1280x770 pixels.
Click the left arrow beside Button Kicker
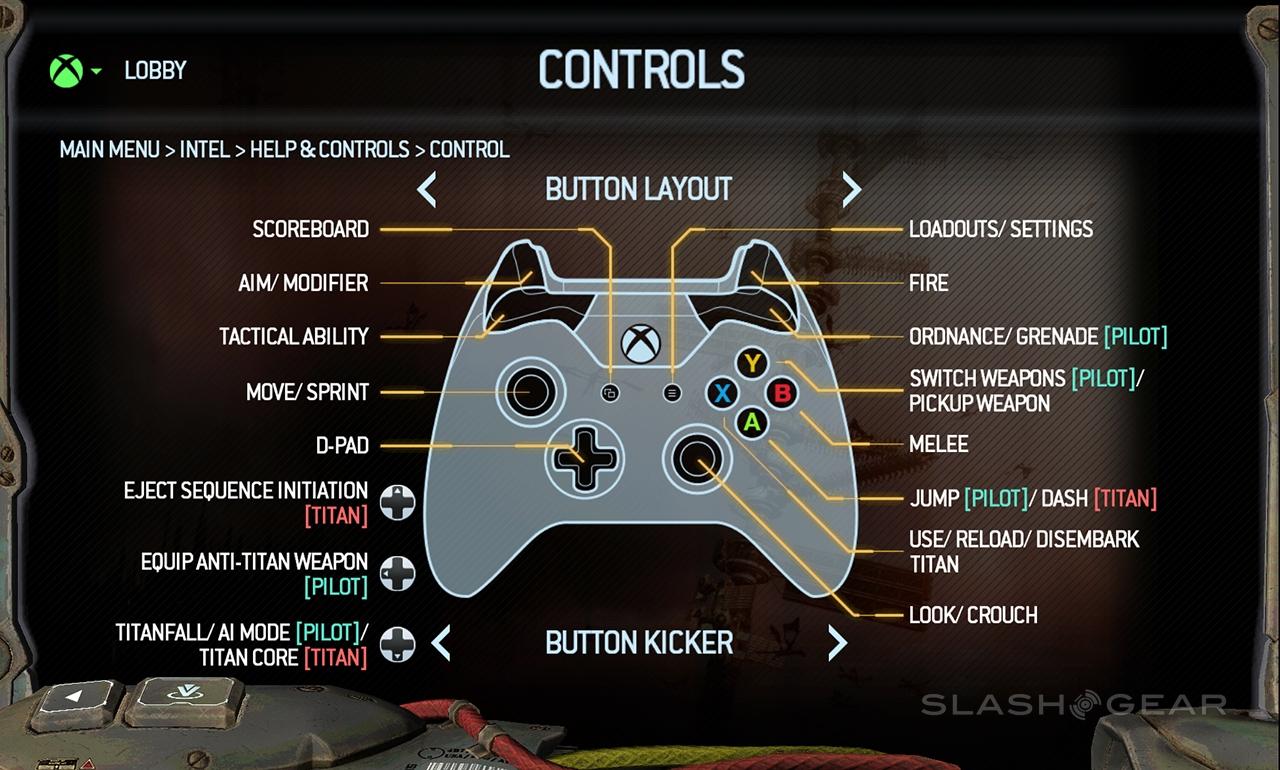click(x=441, y=642)
